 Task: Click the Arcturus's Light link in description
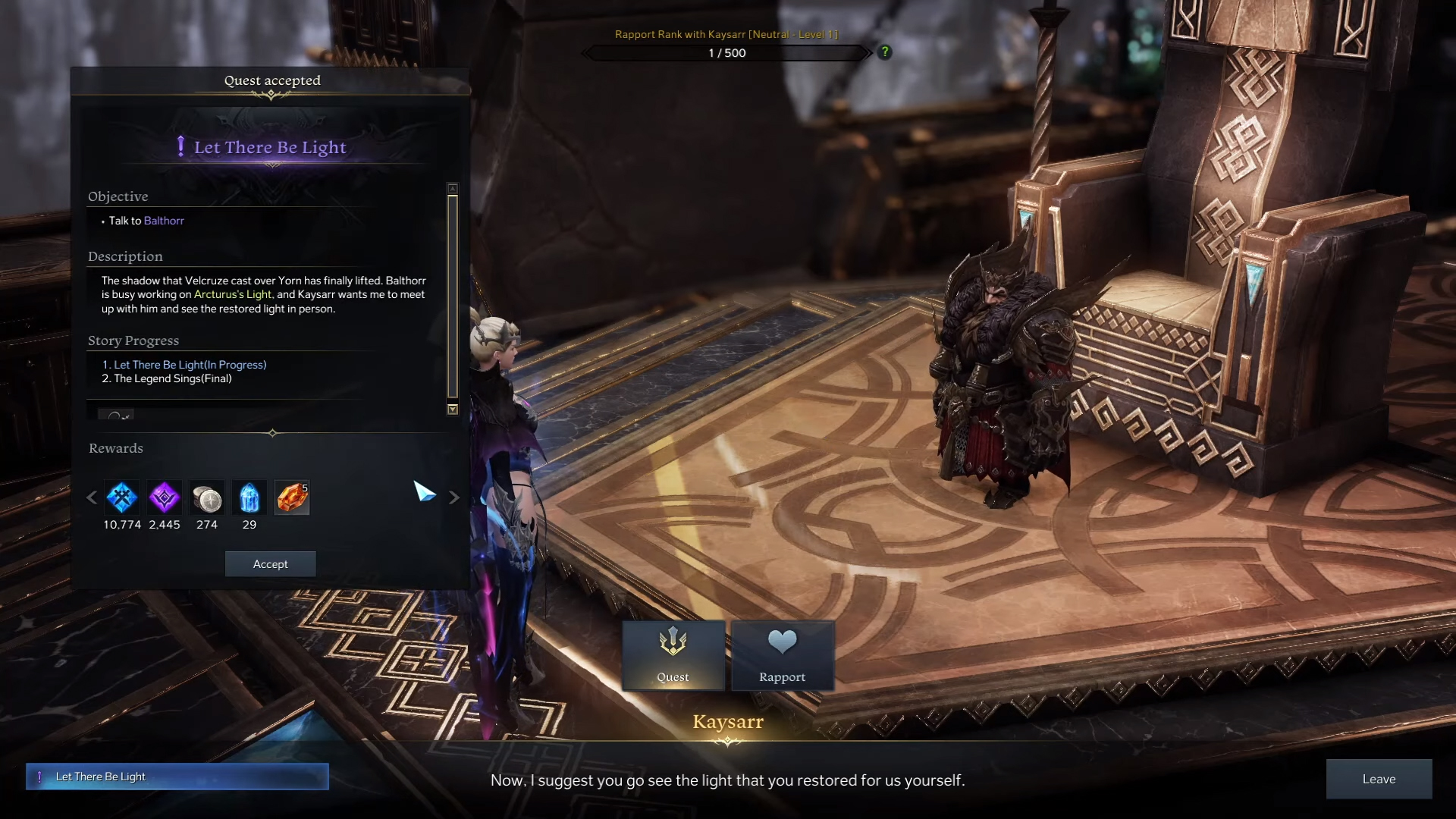[233, 294]
